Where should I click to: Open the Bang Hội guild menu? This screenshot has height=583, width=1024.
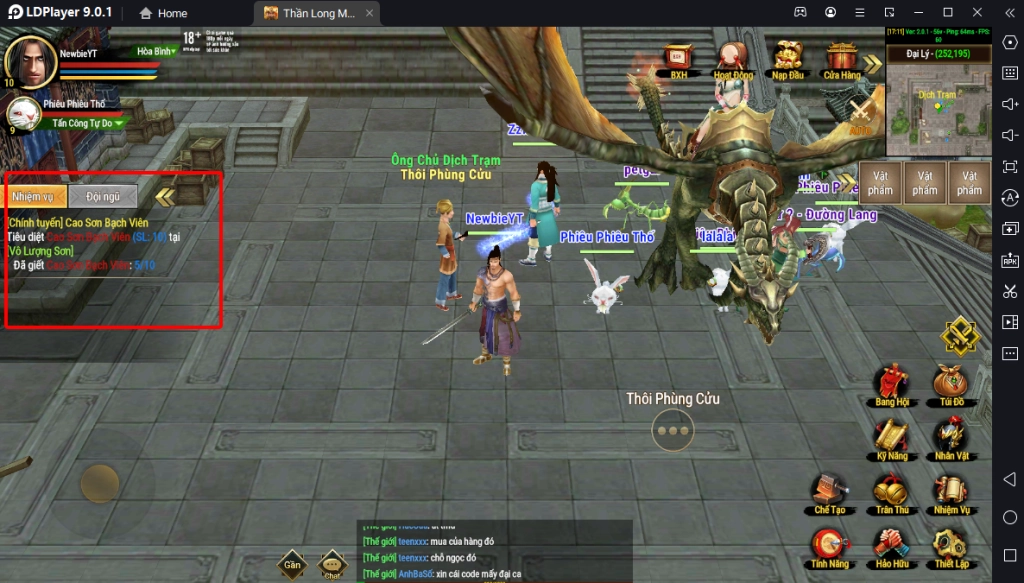tap(890, 385)
